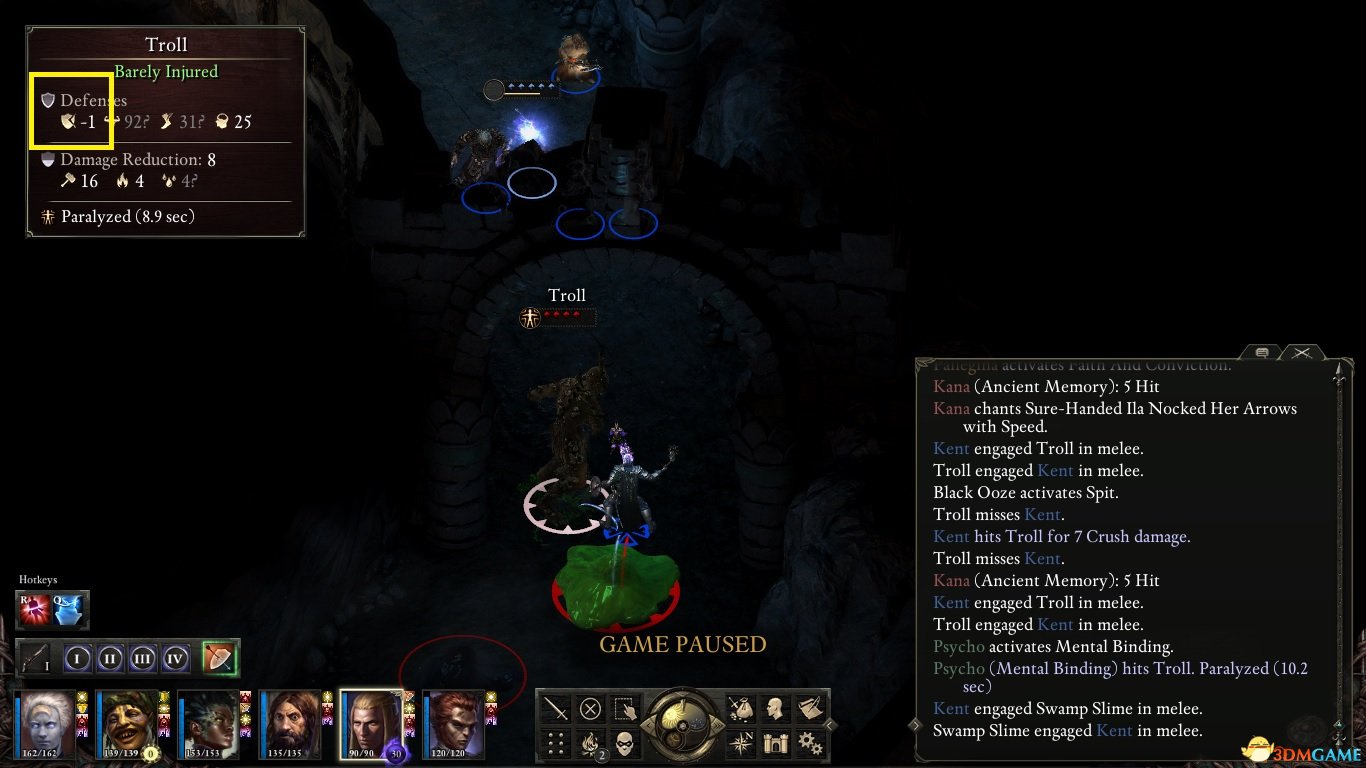Activate the arrow and shield modal ability

[x=219, y=658]
